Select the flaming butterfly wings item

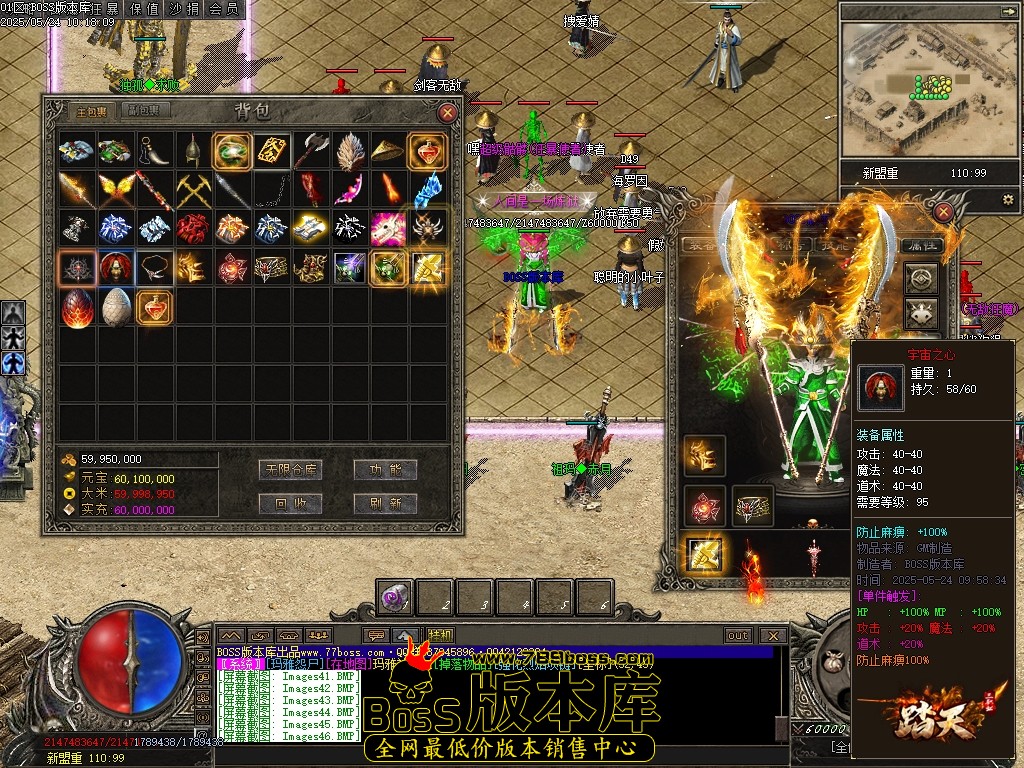(116, 189)
